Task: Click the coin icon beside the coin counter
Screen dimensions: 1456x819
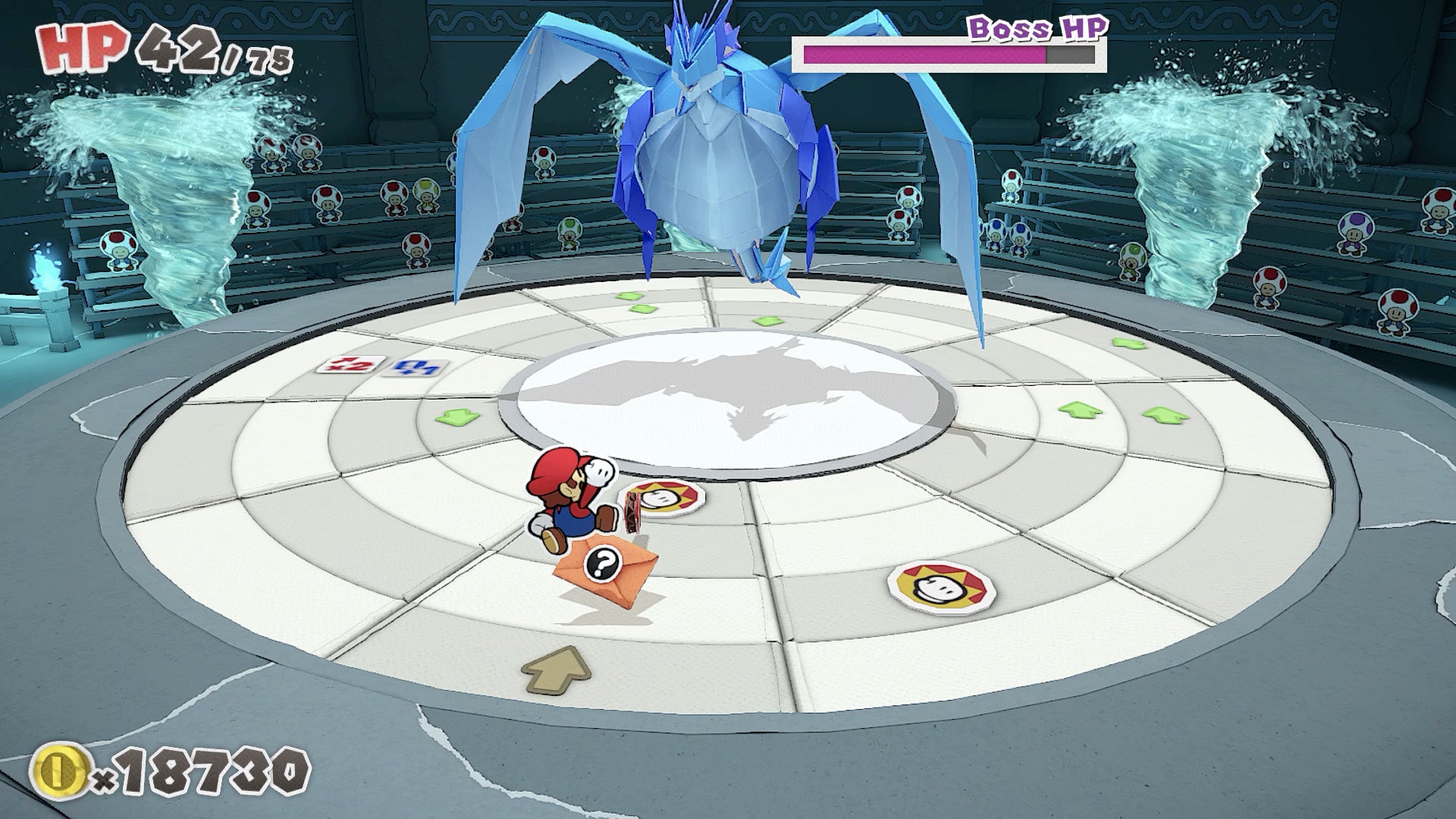Action: [x=59, y=768]
